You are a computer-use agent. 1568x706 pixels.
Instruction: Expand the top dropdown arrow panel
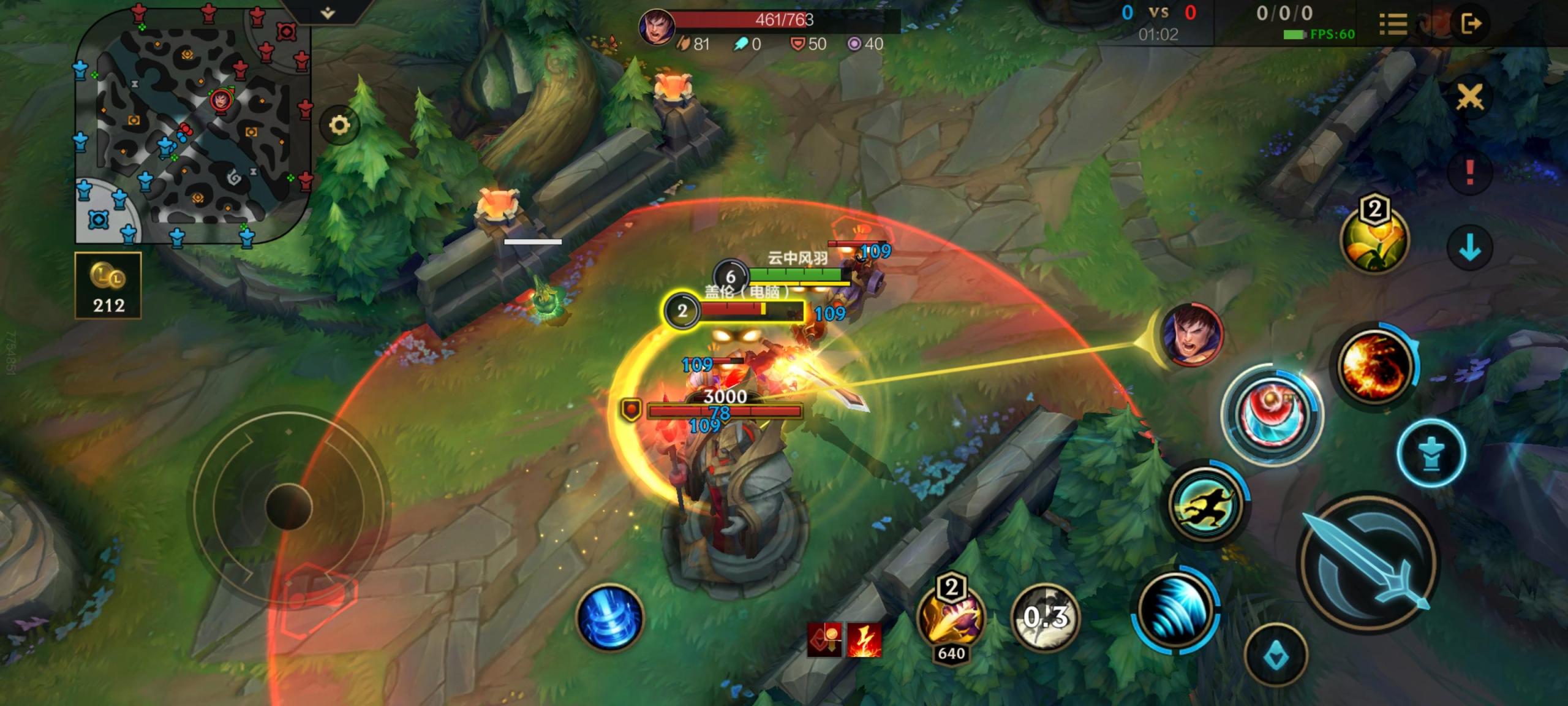click(328, 12)
